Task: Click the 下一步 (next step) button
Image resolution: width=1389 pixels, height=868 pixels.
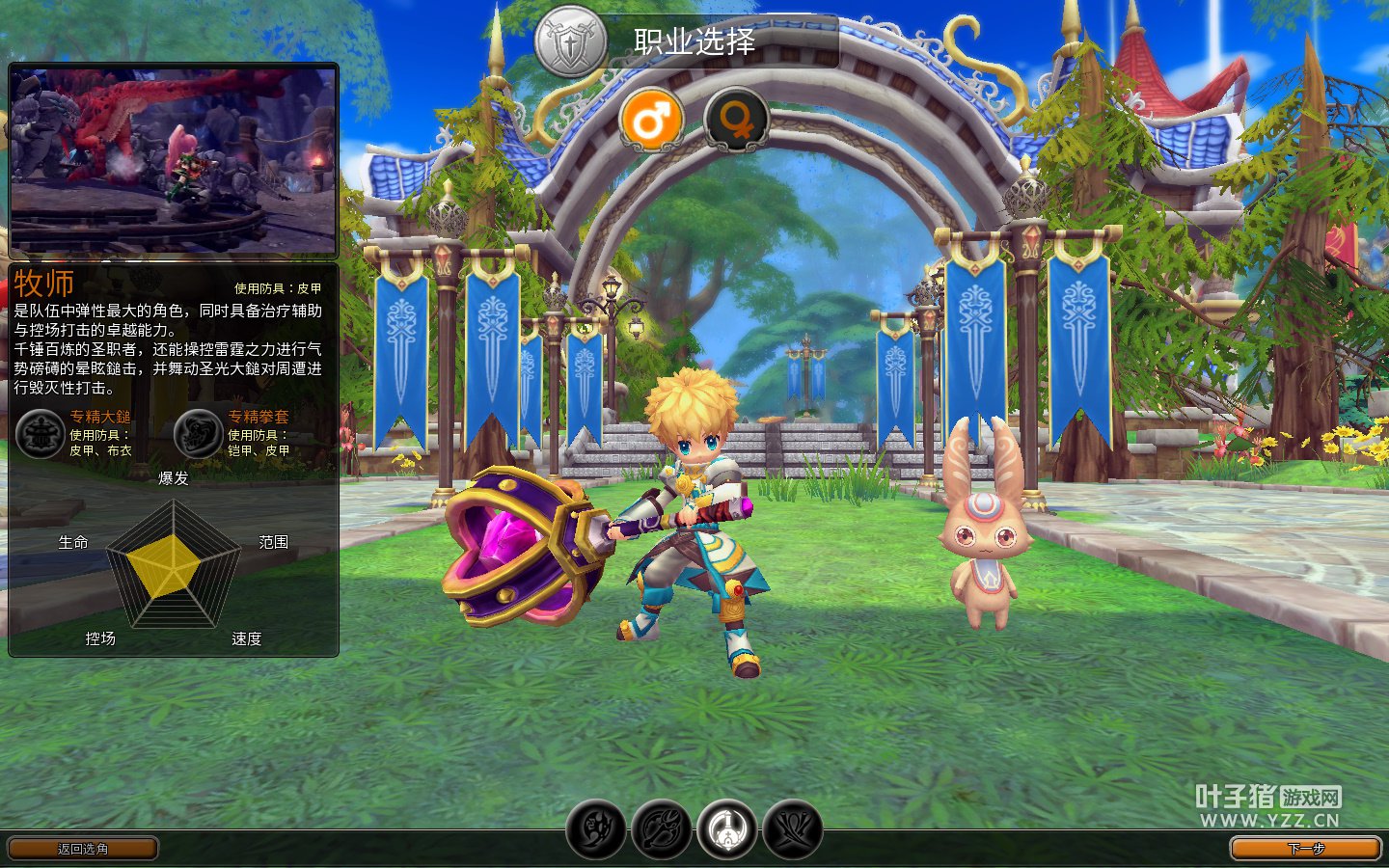Action: pyautogui.click(x=1305, y=848)
